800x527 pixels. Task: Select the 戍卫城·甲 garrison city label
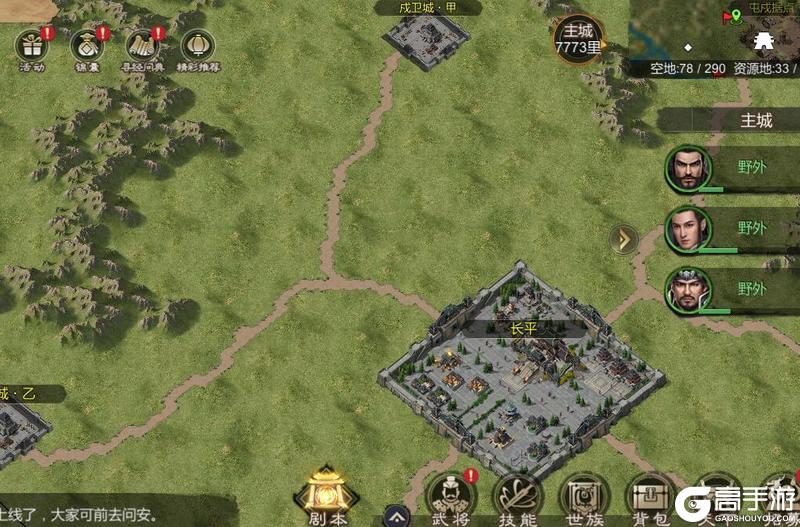coord(428,8)
